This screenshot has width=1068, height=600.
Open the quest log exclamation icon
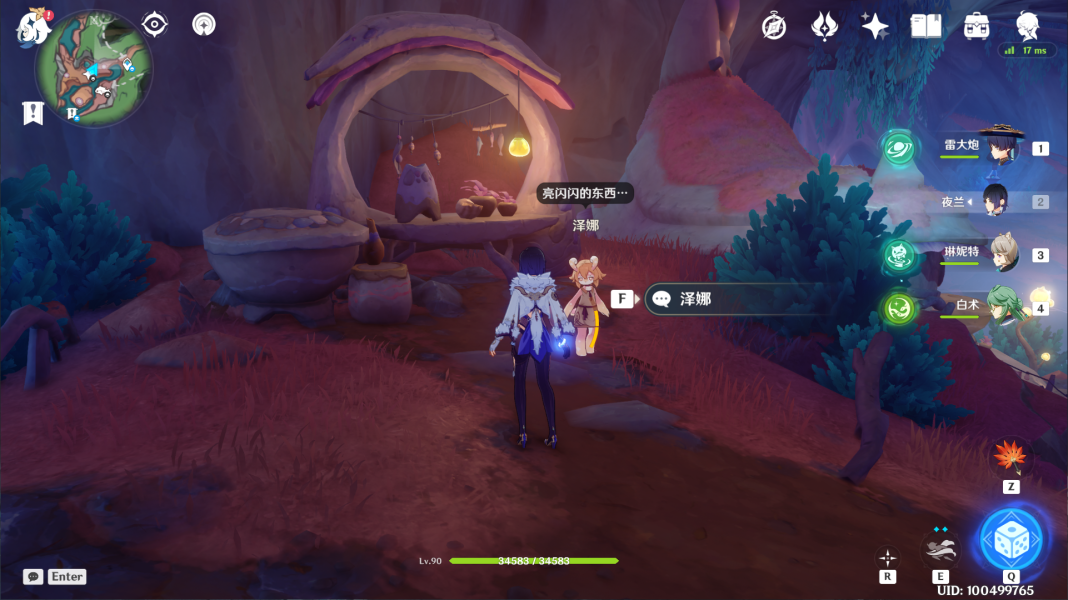tap(33, 113)
